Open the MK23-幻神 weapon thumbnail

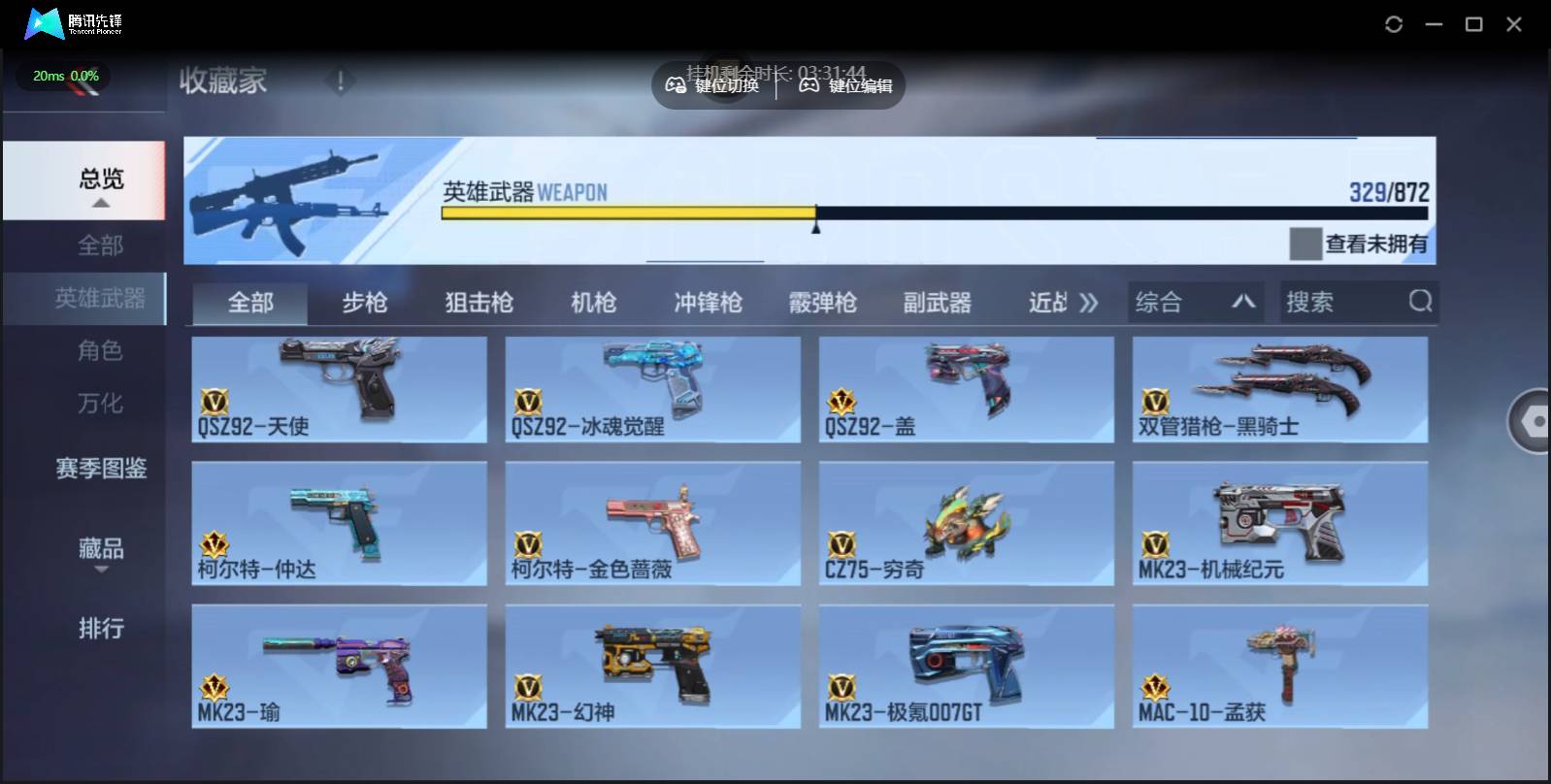(x=652, y=665)
